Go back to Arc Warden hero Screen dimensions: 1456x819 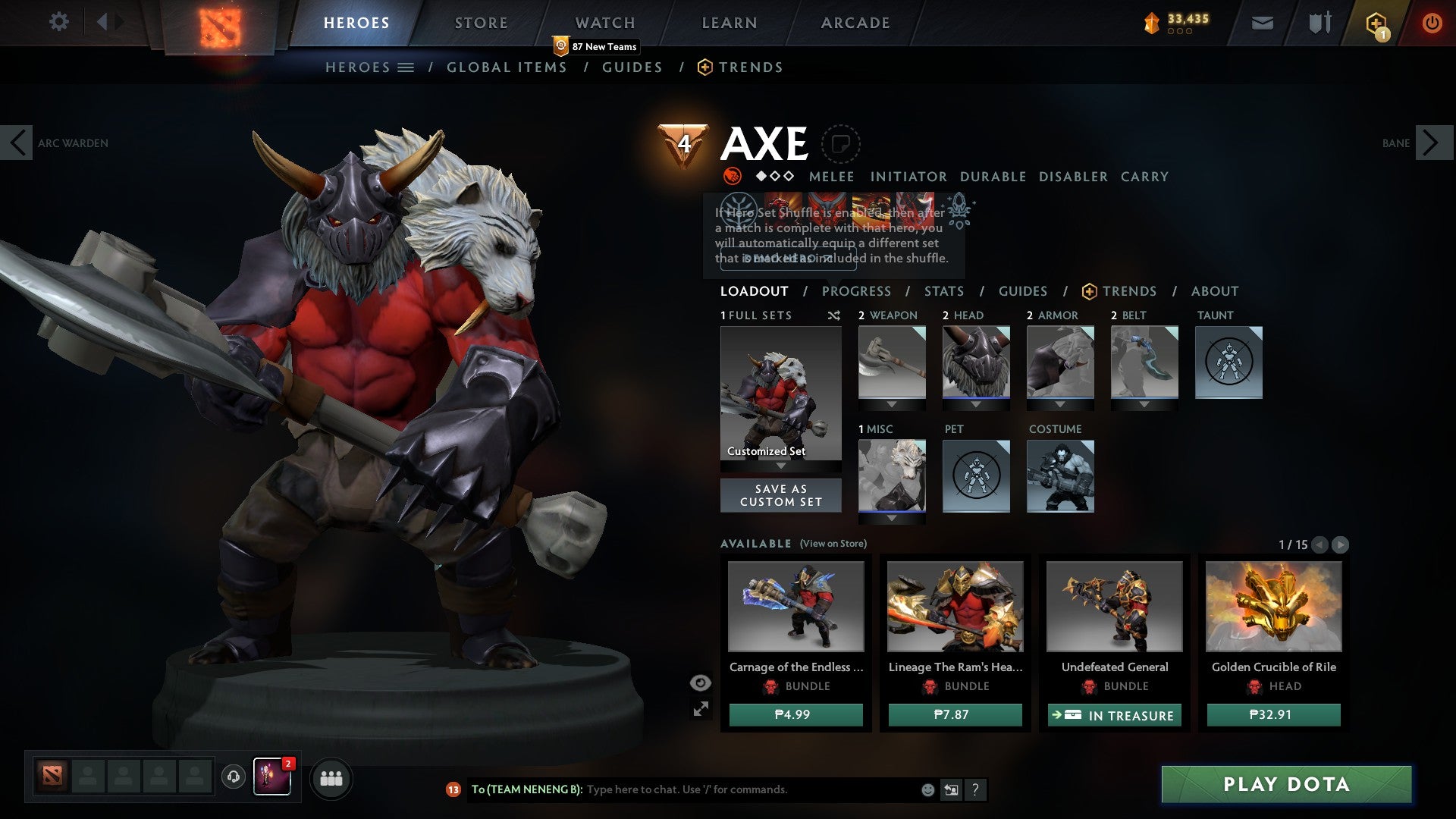coord(17,142)
